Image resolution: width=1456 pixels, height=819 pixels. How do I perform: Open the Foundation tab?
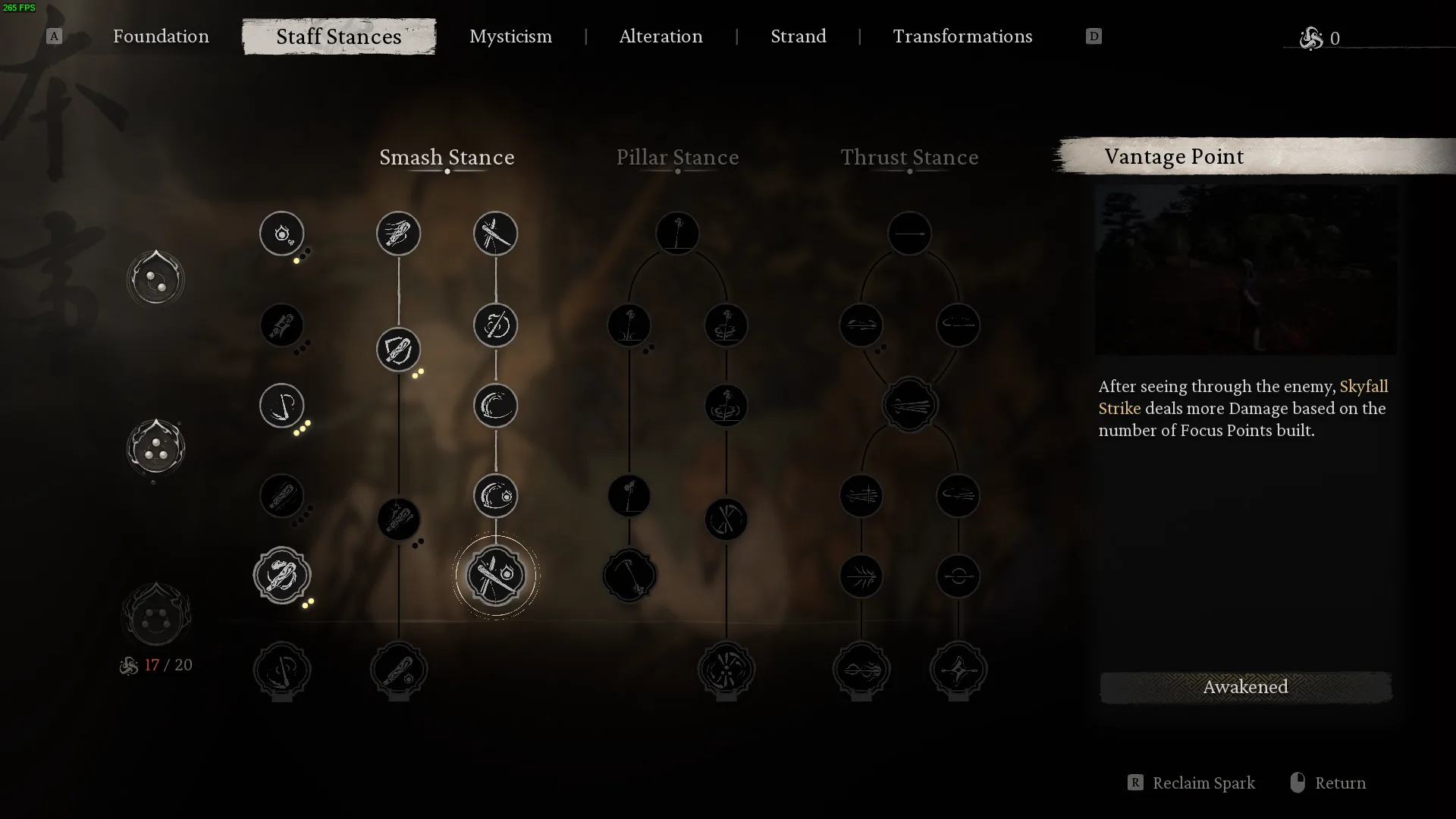coord(161,36)
